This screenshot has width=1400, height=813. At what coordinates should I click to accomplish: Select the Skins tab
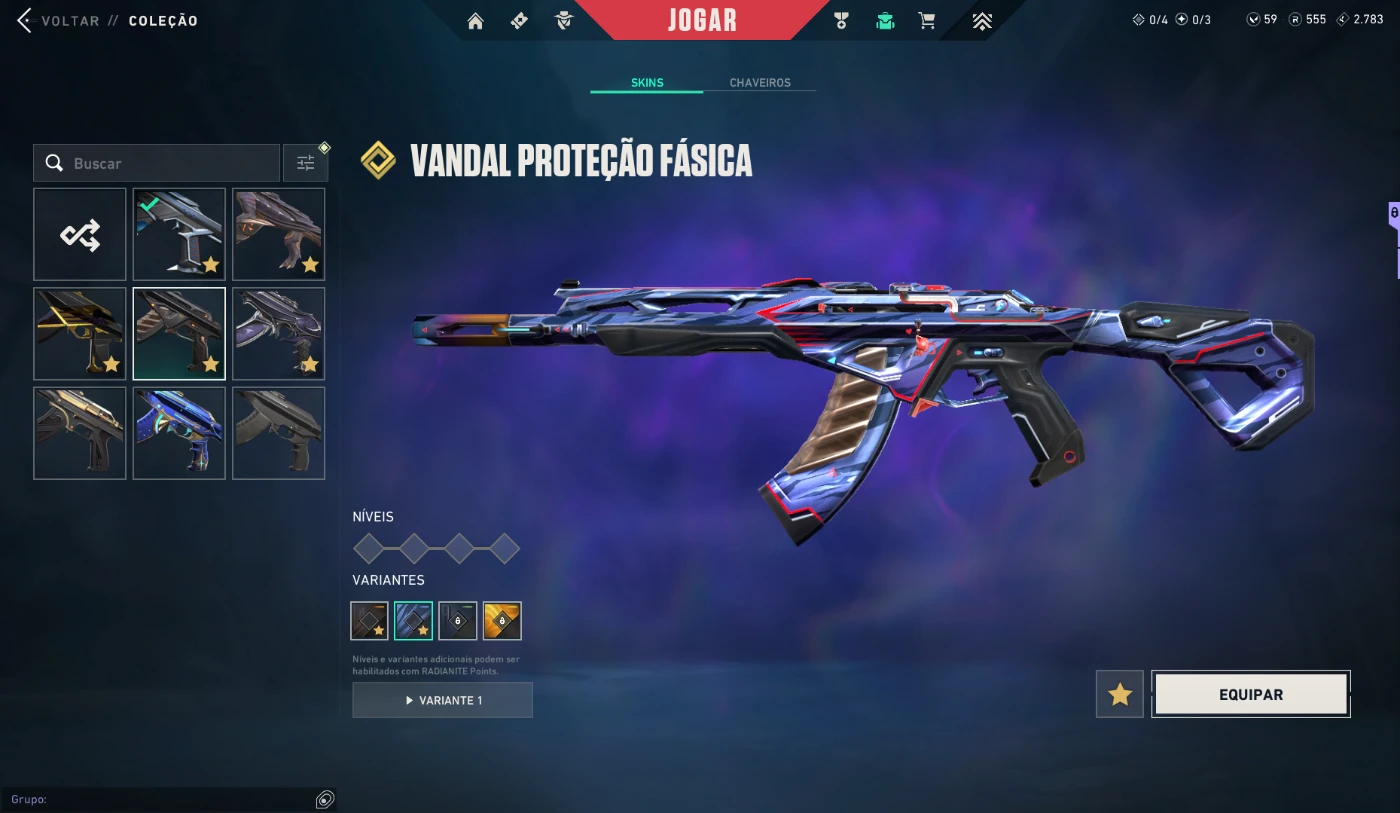point(647,83)
